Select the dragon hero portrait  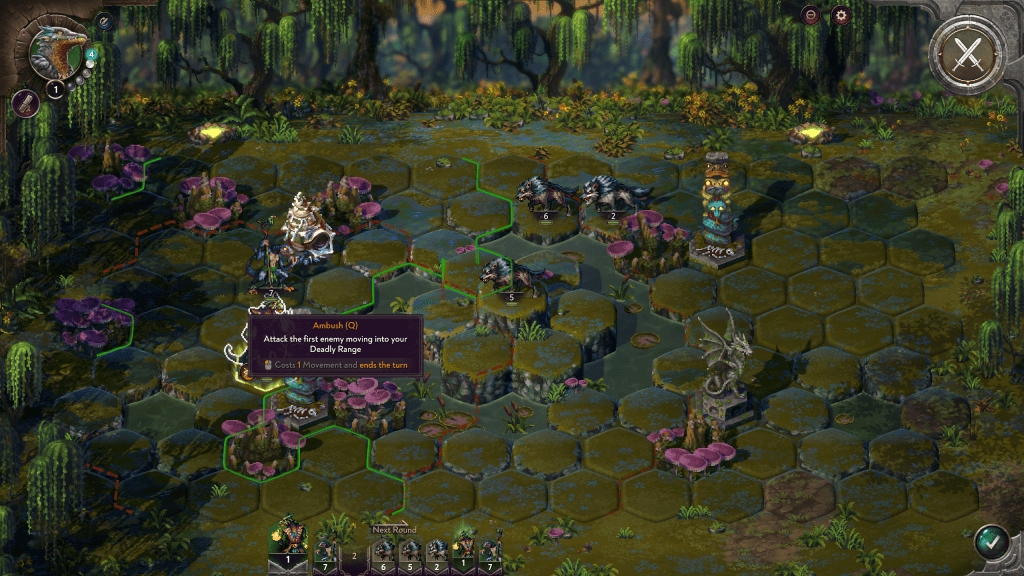pos(56,50)
